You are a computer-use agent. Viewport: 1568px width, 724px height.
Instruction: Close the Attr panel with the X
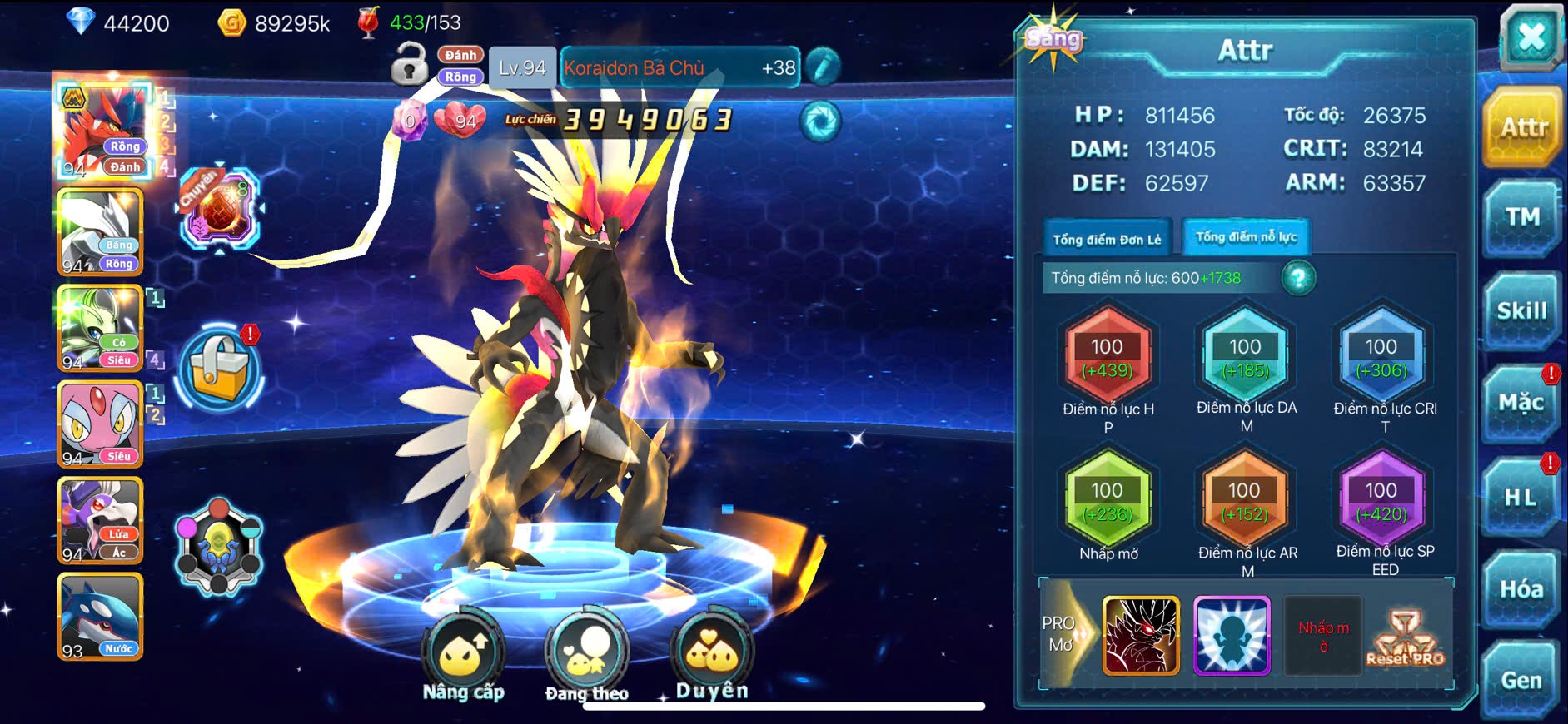click(x=1531, y=38)
